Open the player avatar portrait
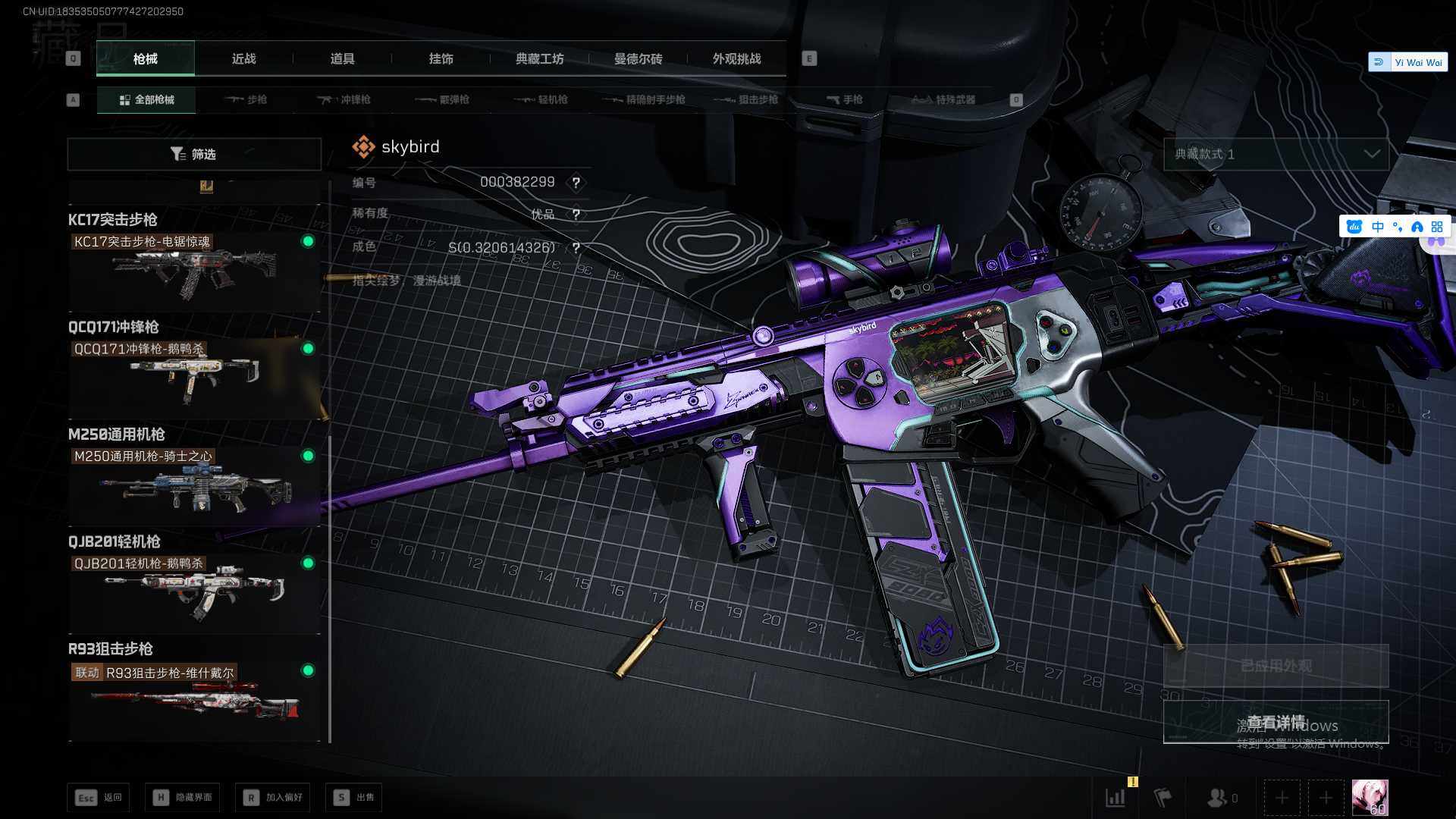 [x=1370, y=798]
